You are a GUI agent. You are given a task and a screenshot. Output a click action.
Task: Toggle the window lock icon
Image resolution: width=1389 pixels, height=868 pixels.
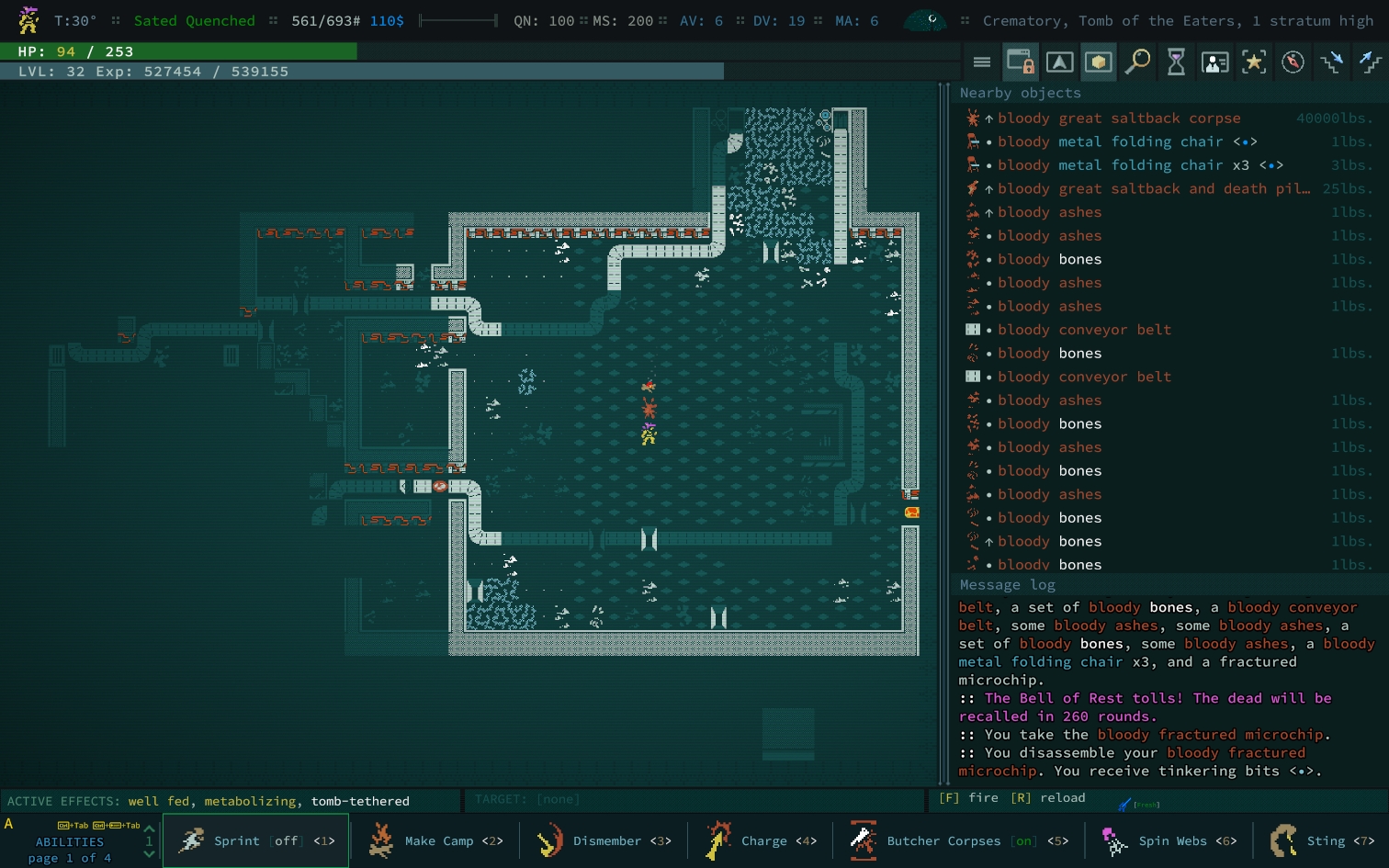tap(1021, 62)
